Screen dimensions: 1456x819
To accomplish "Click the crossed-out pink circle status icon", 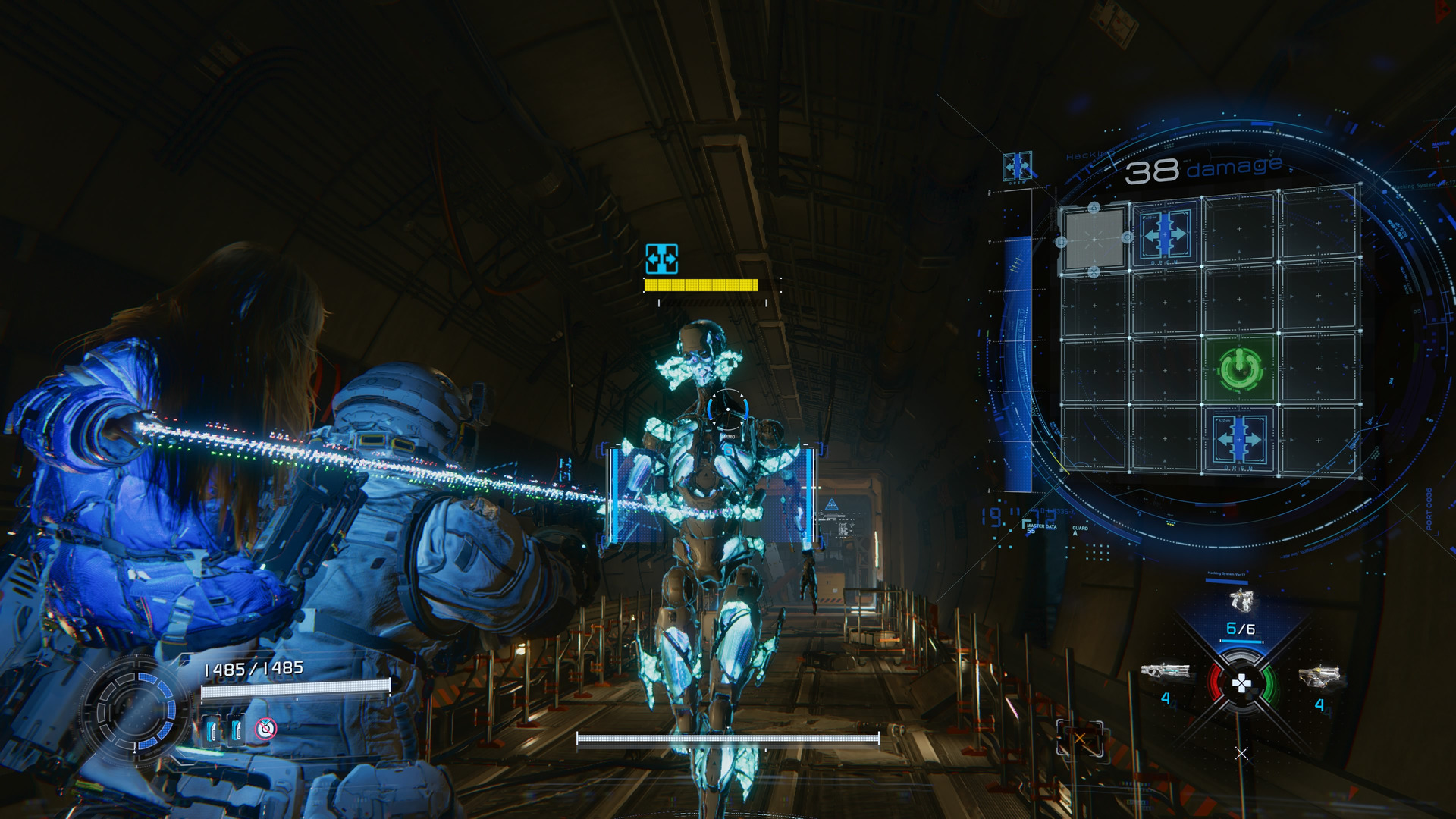I will click(265, 729).
